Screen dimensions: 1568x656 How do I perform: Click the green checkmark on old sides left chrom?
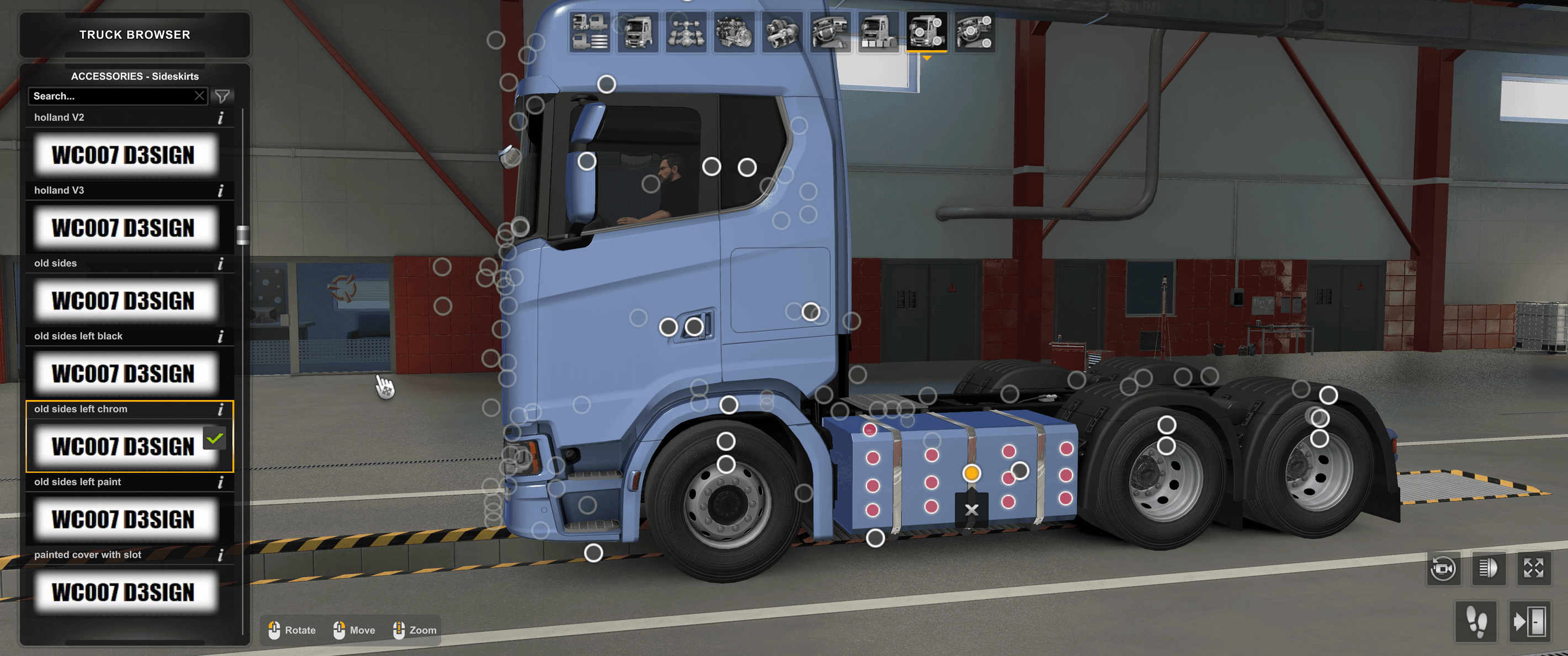pos(214,438)
